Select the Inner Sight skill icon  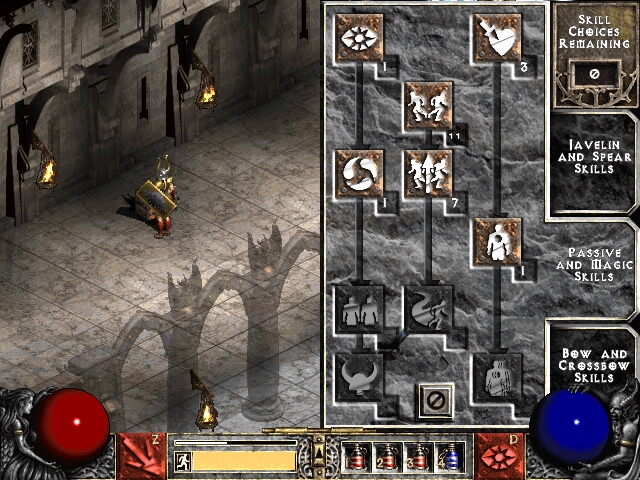(x=359, y=36)
